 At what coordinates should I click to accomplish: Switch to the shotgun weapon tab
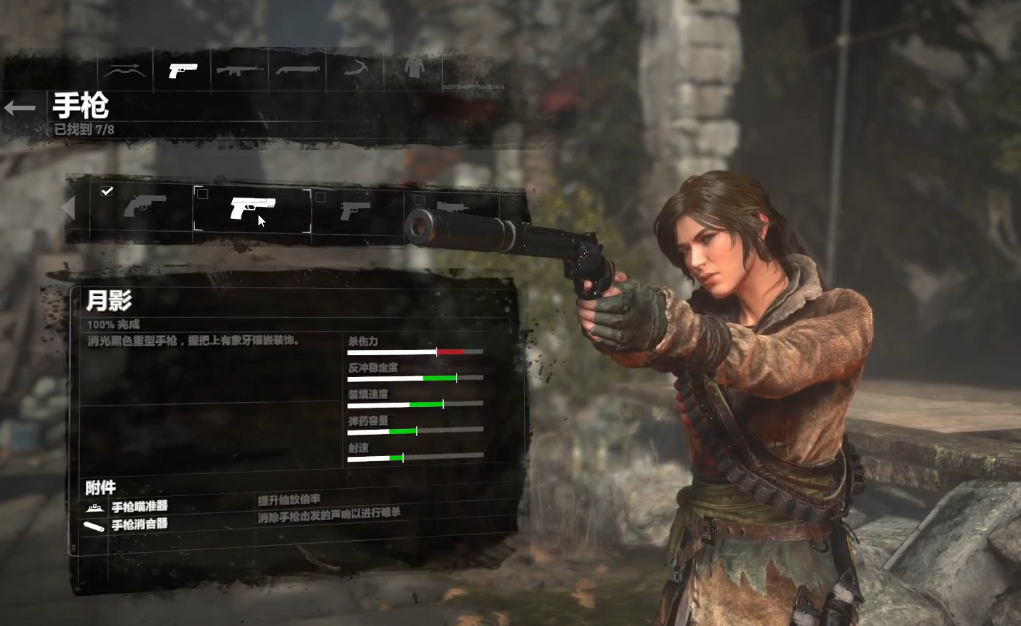coord(298,70)
